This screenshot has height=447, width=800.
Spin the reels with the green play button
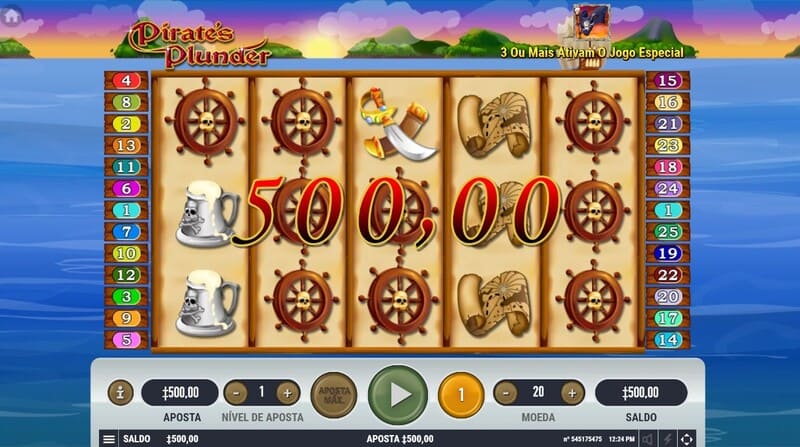pos(399,393)
